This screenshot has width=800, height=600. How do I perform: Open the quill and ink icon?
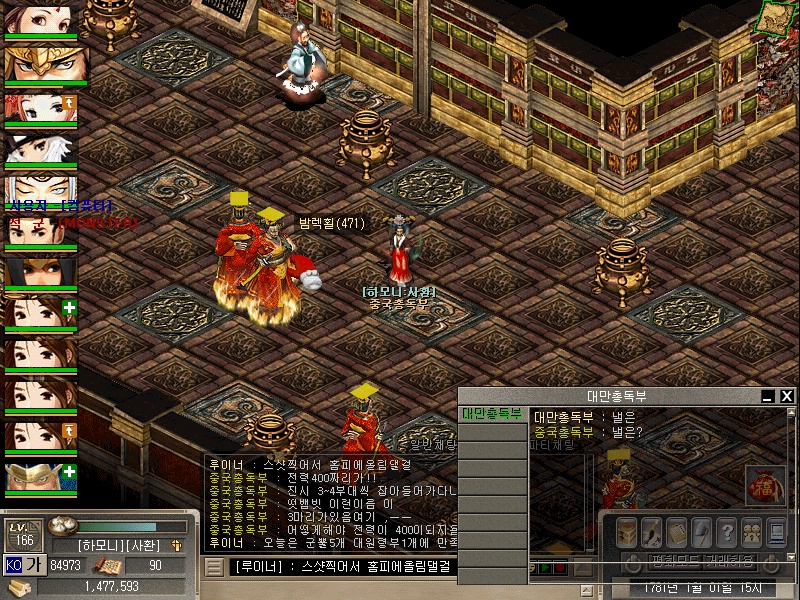click(651, 532)
